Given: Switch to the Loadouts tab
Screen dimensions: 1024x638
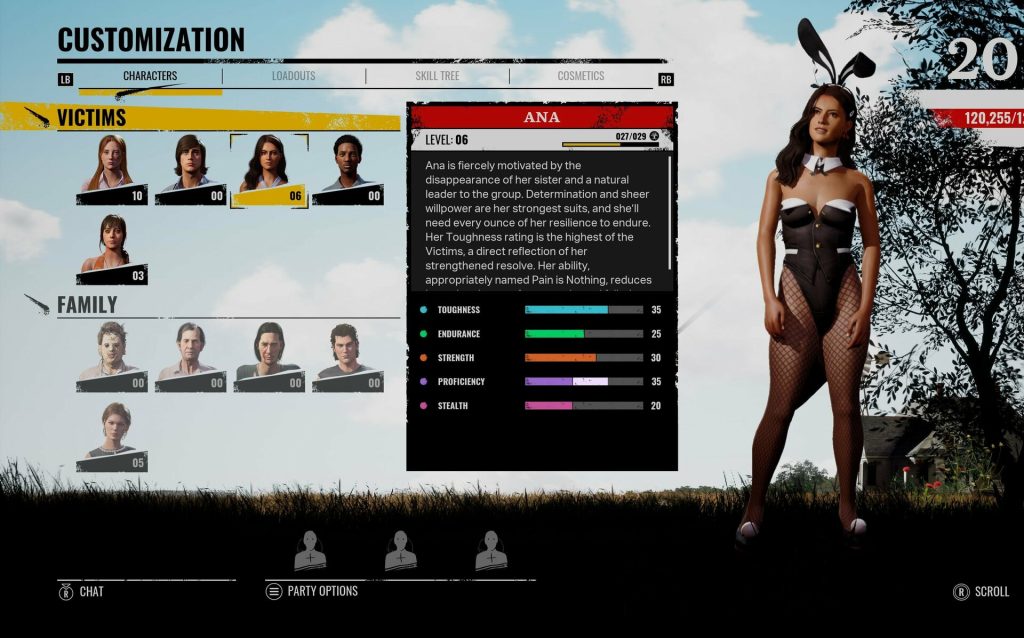Looking at the screenshot, I should pyautogui.click(x=293, y=76).
